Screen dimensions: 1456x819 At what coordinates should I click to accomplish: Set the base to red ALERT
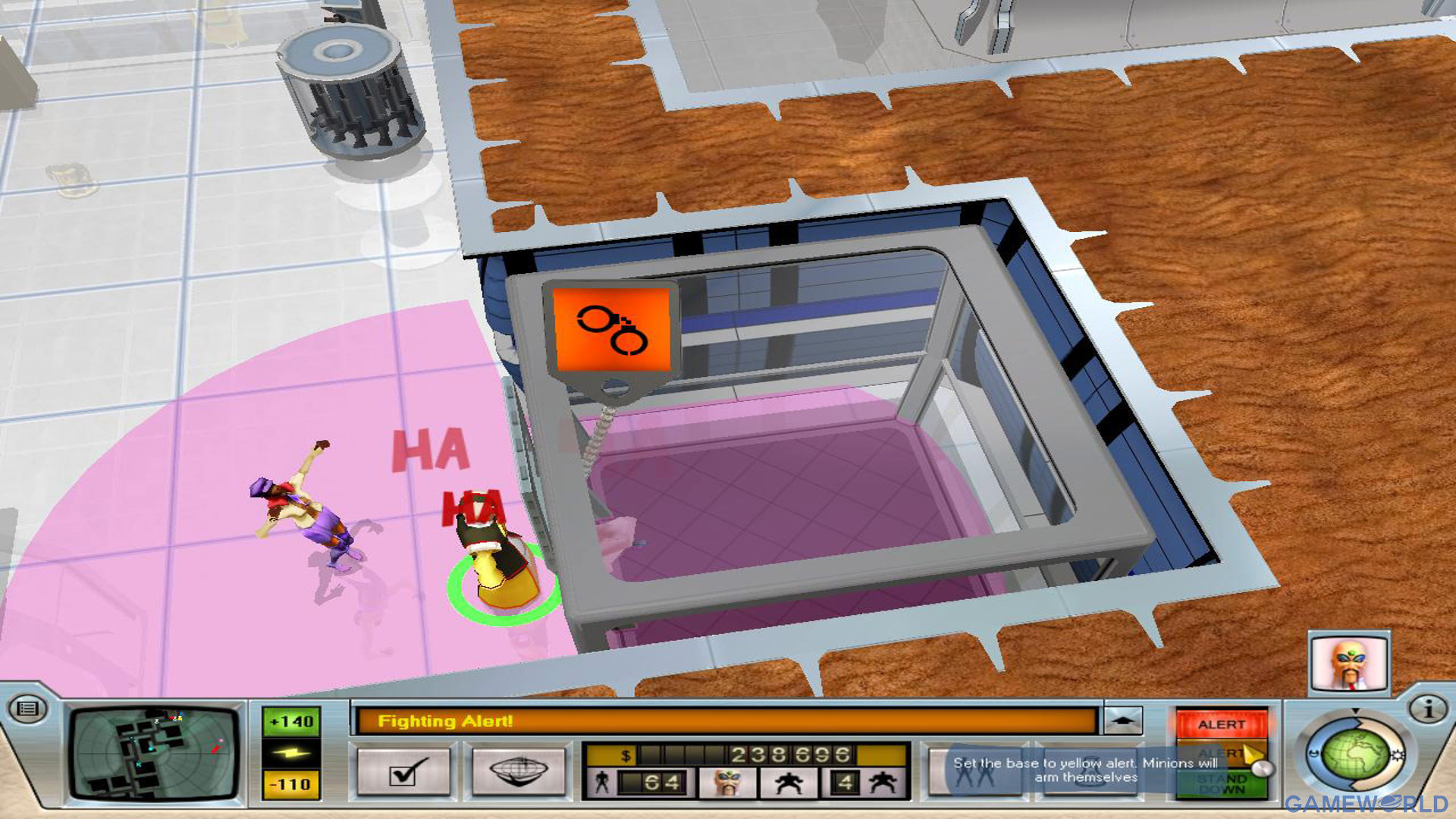coord(1222,724)
